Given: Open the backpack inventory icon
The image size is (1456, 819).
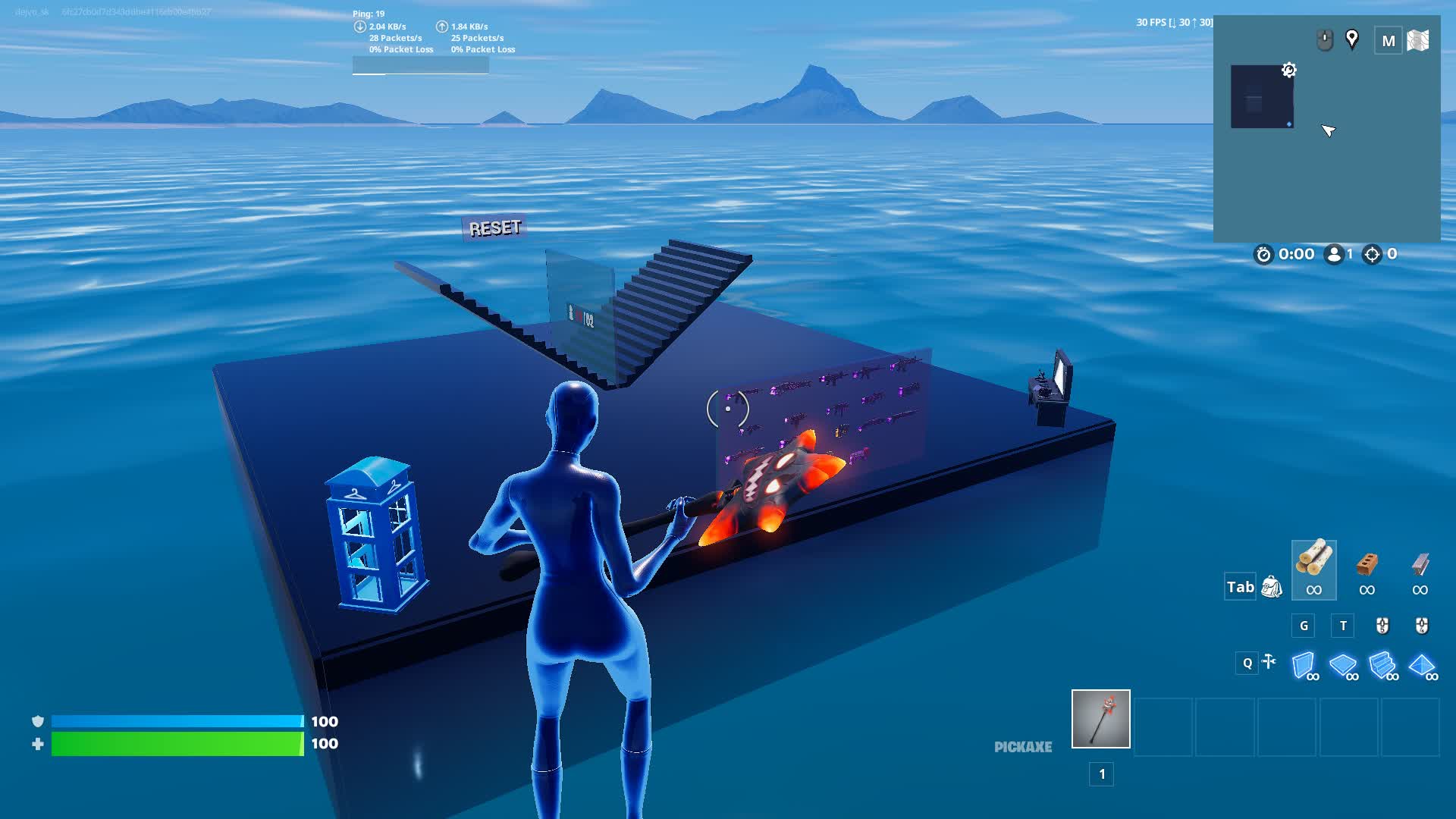Looking at the screenshot, I should (x=1272, y=587).
